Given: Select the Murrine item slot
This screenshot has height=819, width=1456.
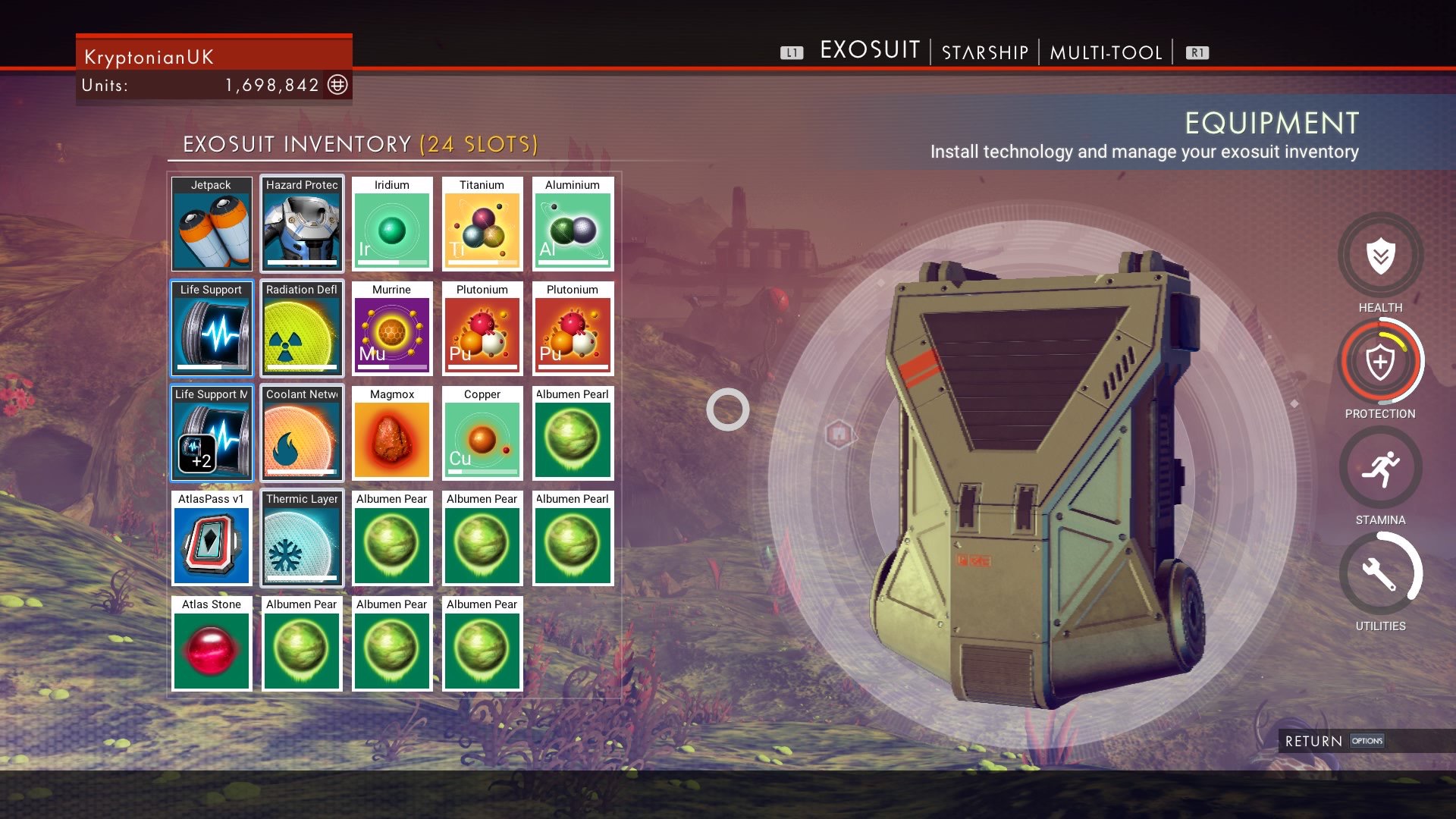Looking at the screenshot, I should click(392, 329).
